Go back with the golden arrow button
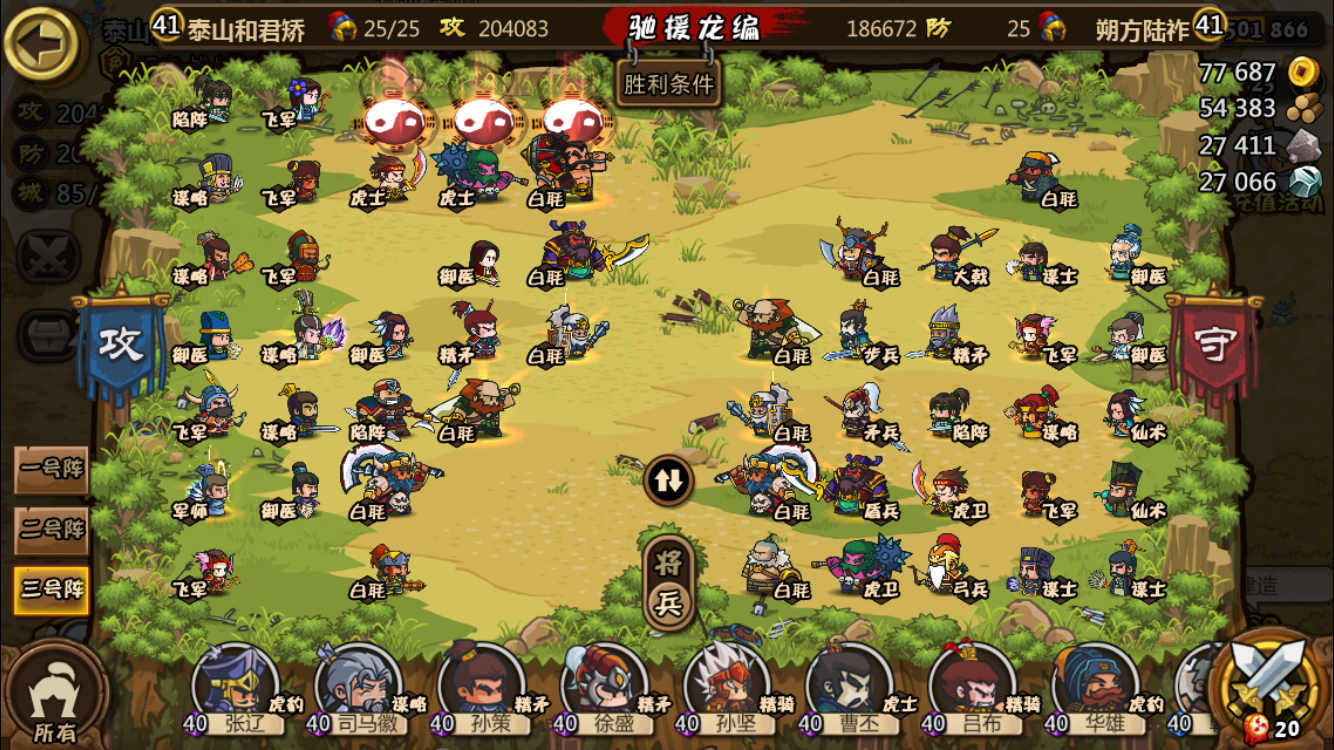1334x750 pixels. tap(44, 46)
